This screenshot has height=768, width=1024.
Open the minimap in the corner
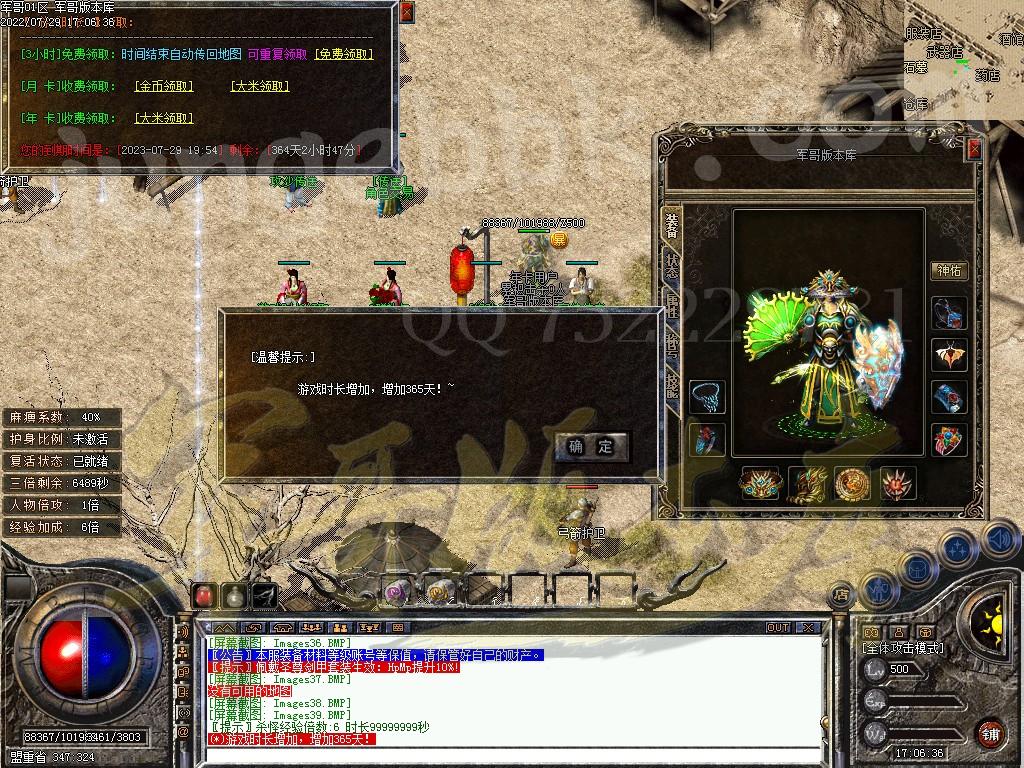(x=963, y=60)
